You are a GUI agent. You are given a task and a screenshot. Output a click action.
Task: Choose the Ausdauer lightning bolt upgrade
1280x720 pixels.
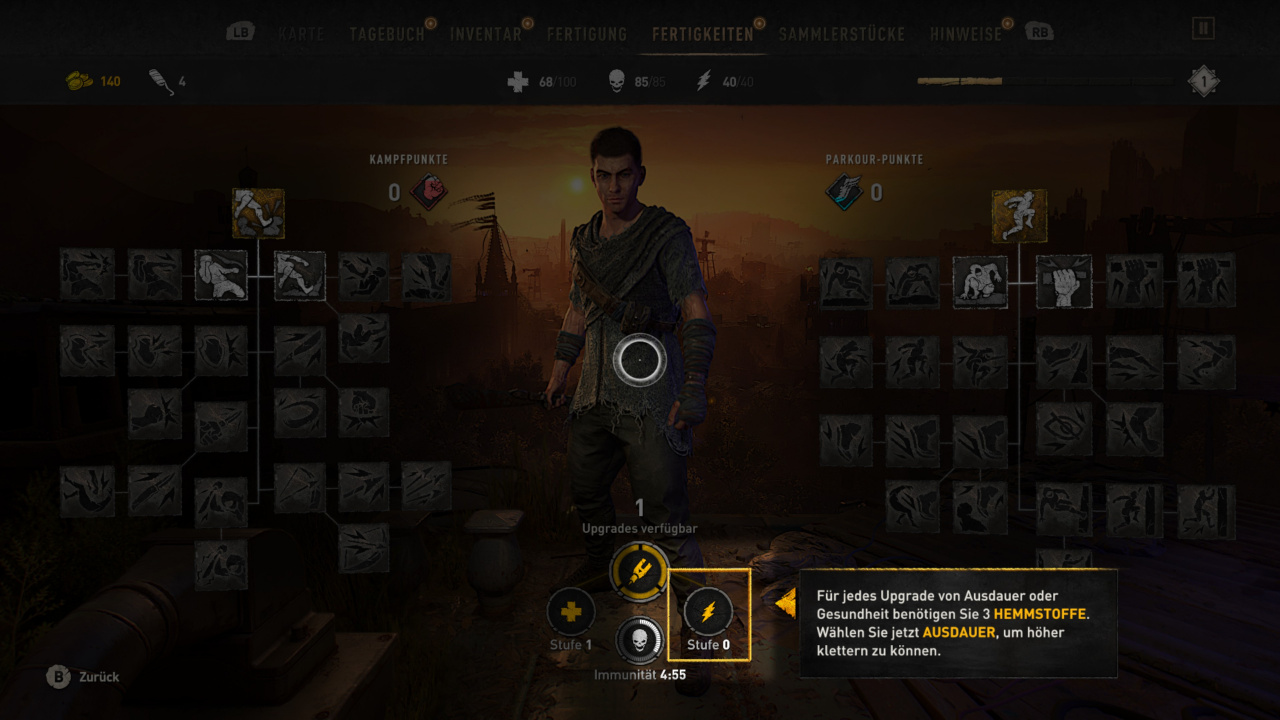[x=708, y=613]
